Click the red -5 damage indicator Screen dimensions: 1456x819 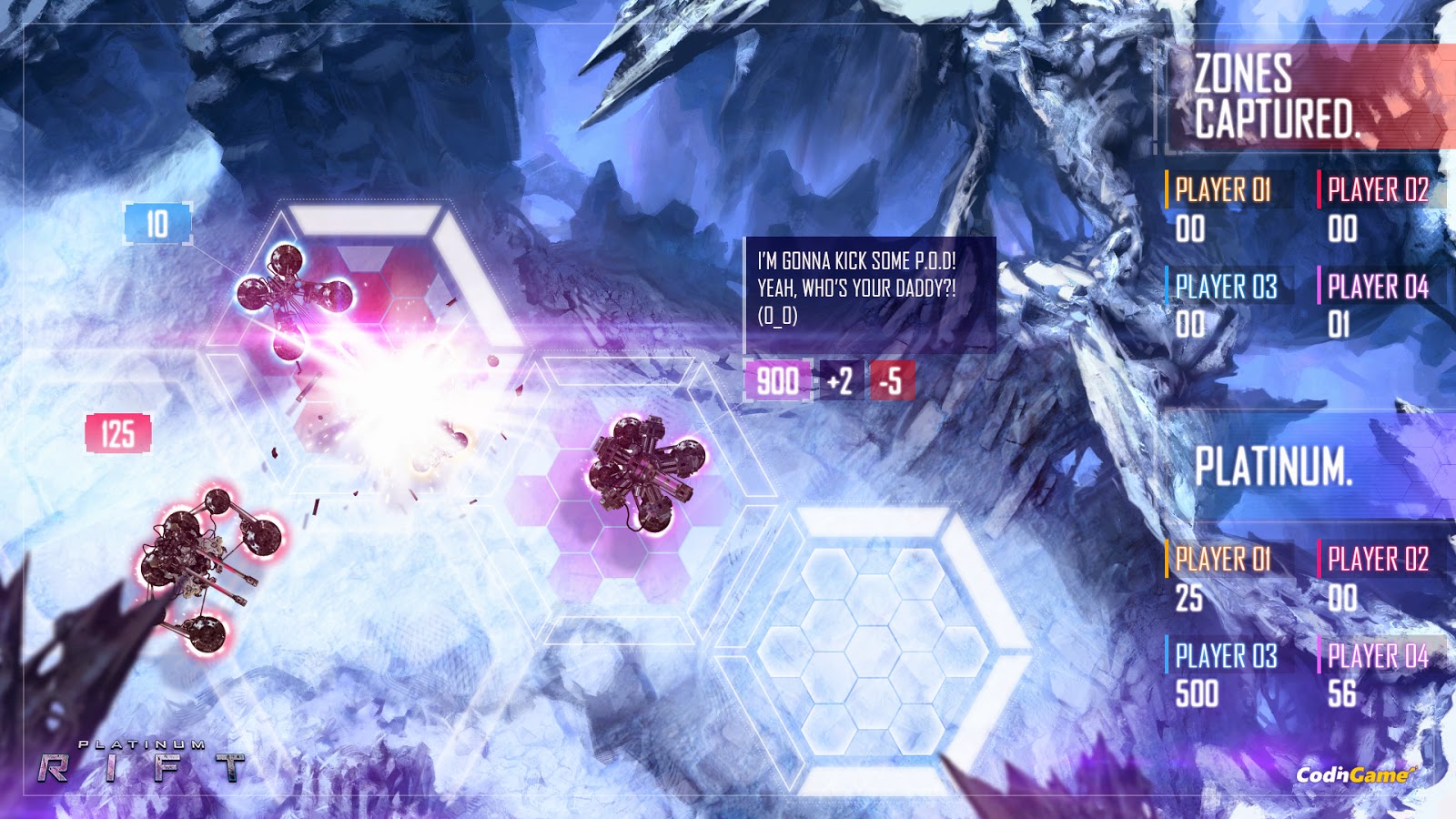click(x=890, y=384)
